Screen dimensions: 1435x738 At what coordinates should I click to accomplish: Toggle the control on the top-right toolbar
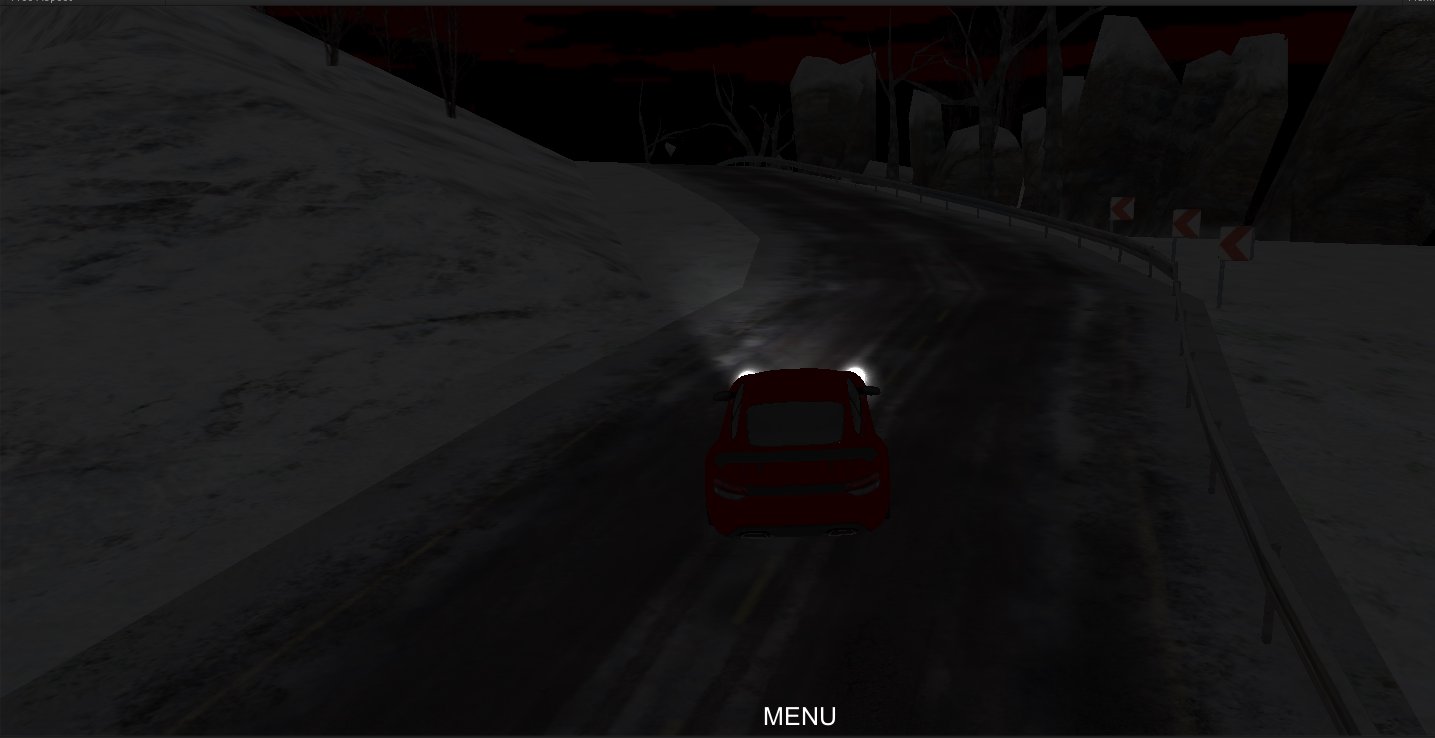(1420, 4)
